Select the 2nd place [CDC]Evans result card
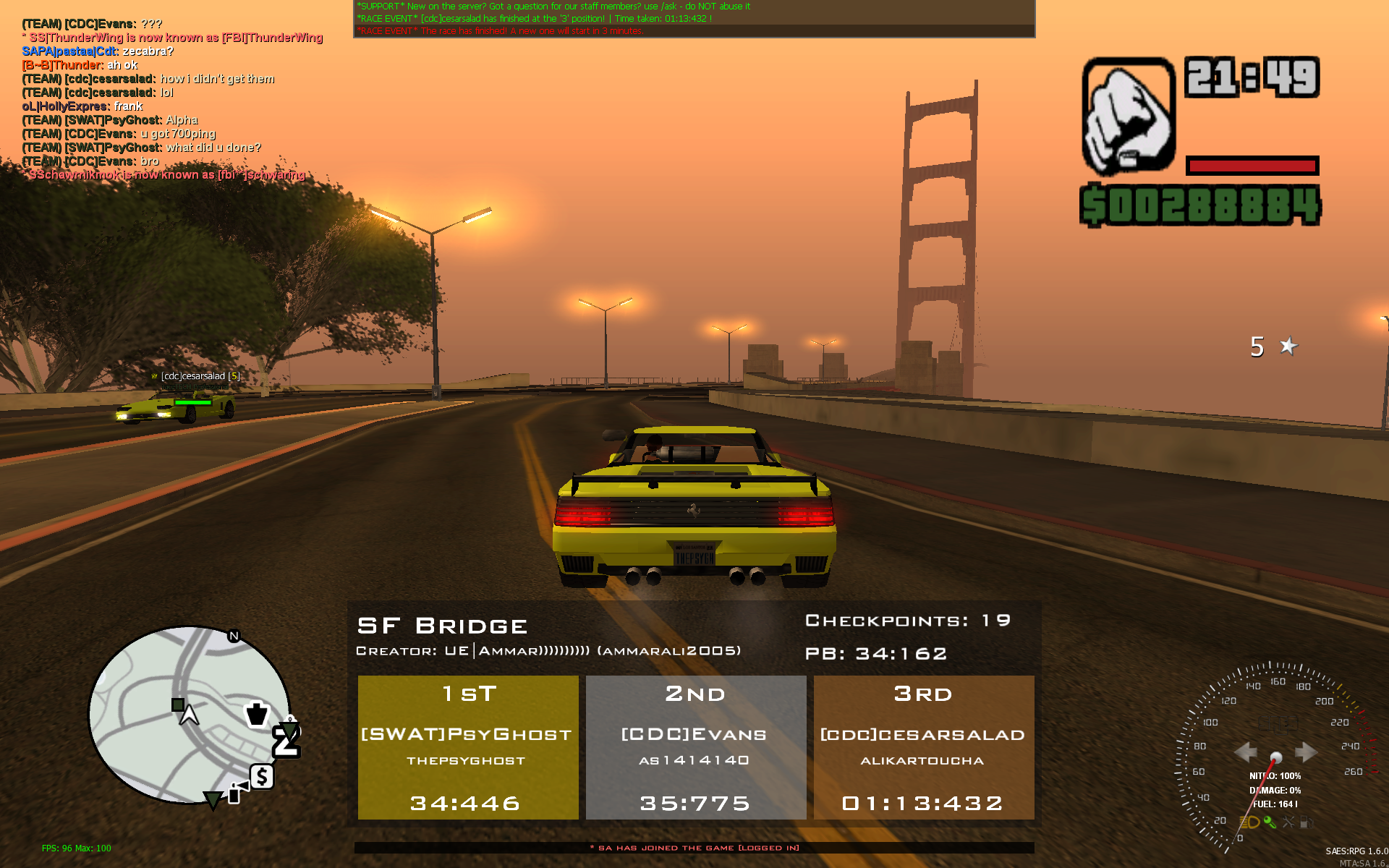The height and width of the screenshot is (868, 1389). point(695,746)
